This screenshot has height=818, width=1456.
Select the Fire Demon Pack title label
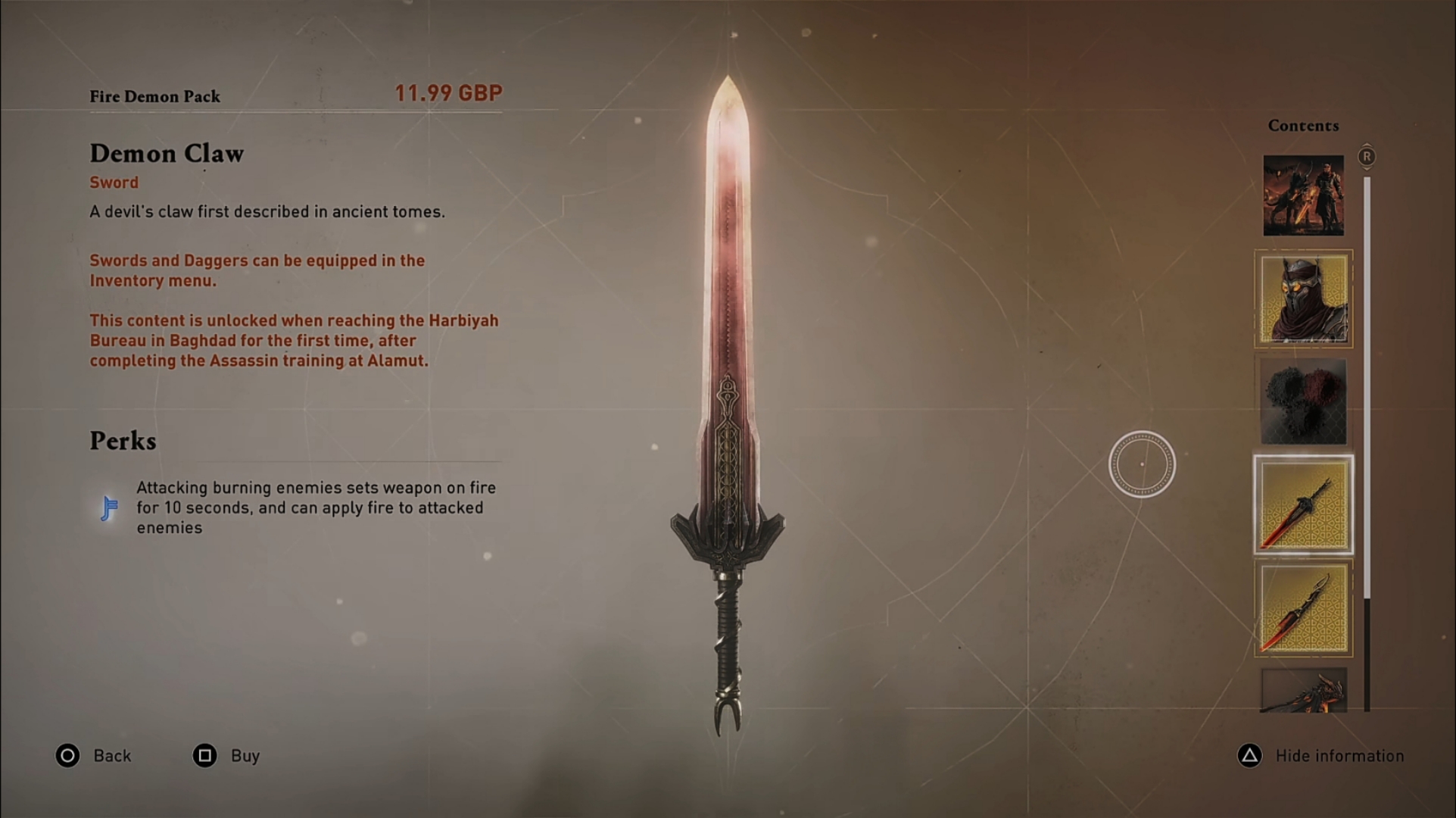point(154,96)
